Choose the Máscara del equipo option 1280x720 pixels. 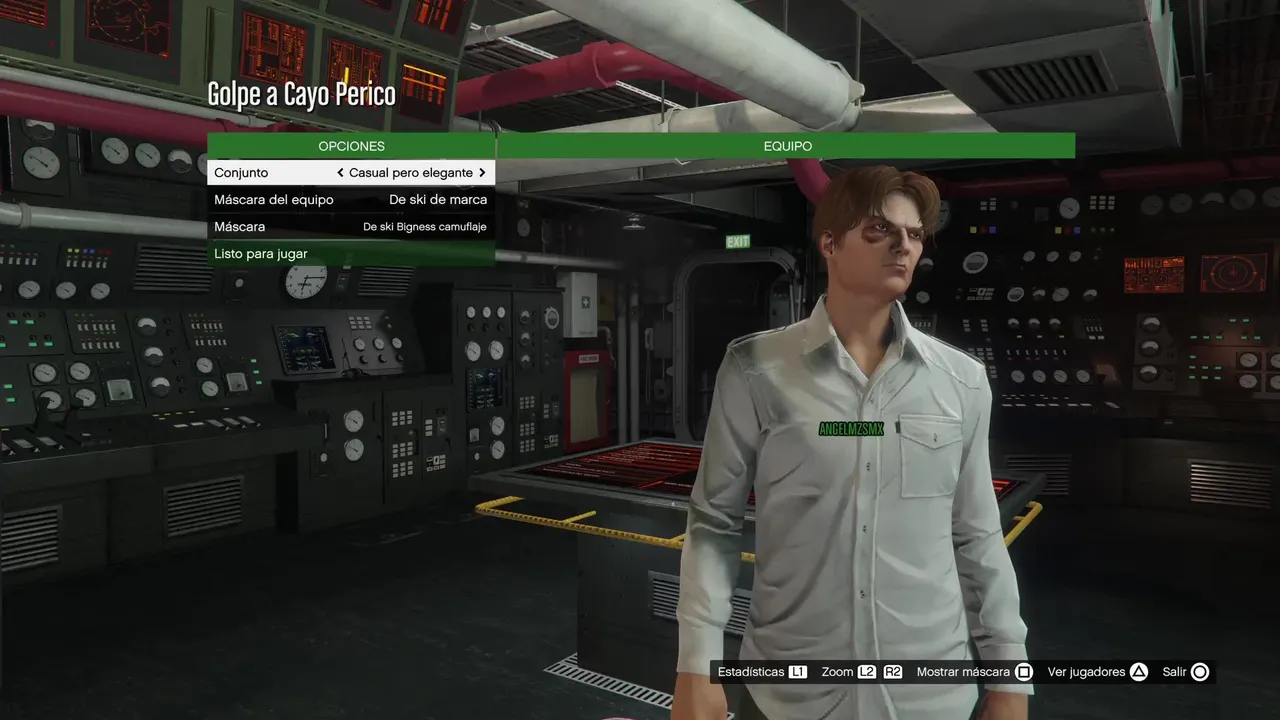(350, 200)
